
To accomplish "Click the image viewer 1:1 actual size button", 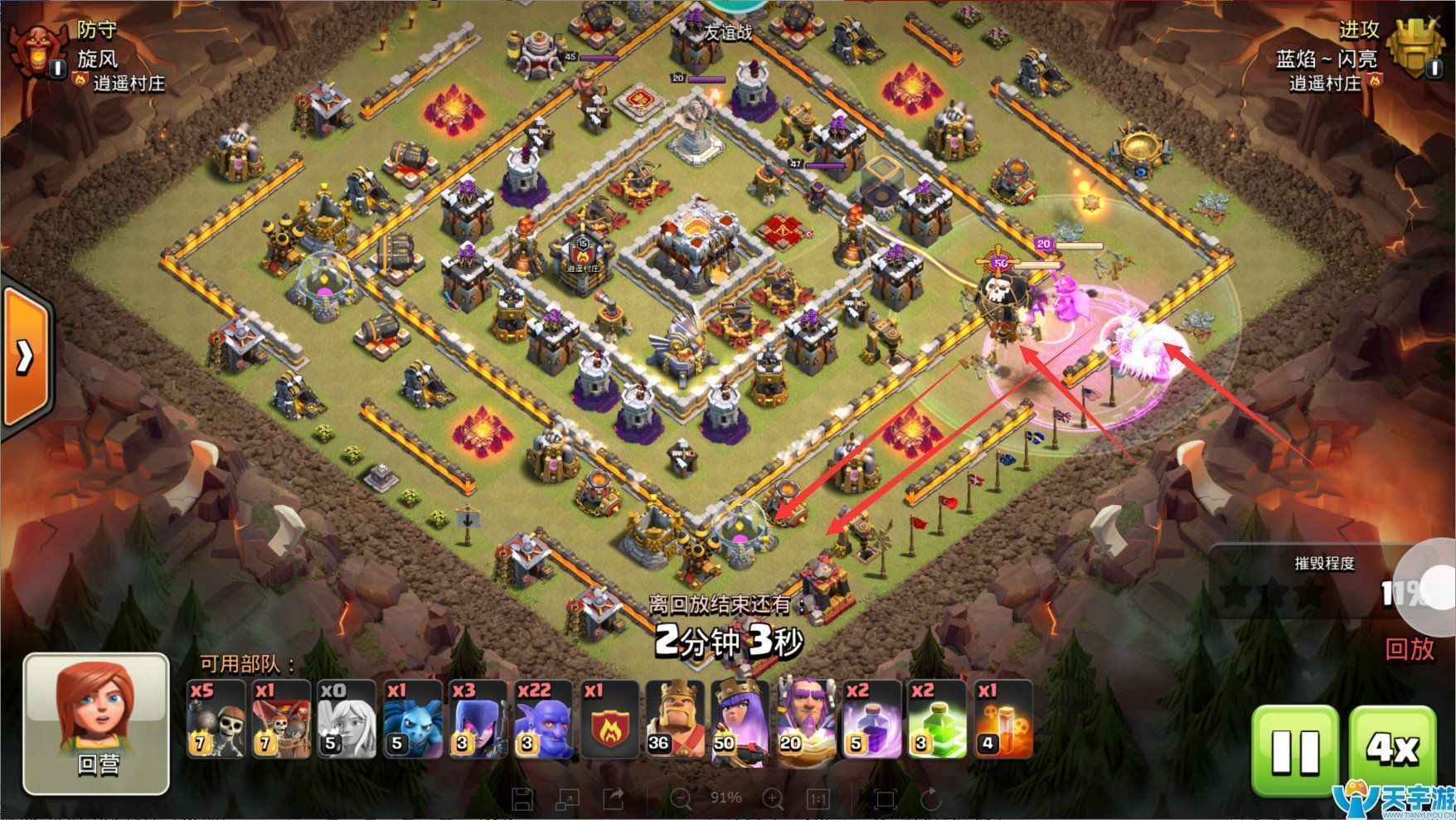I will (x=818, y=798).
